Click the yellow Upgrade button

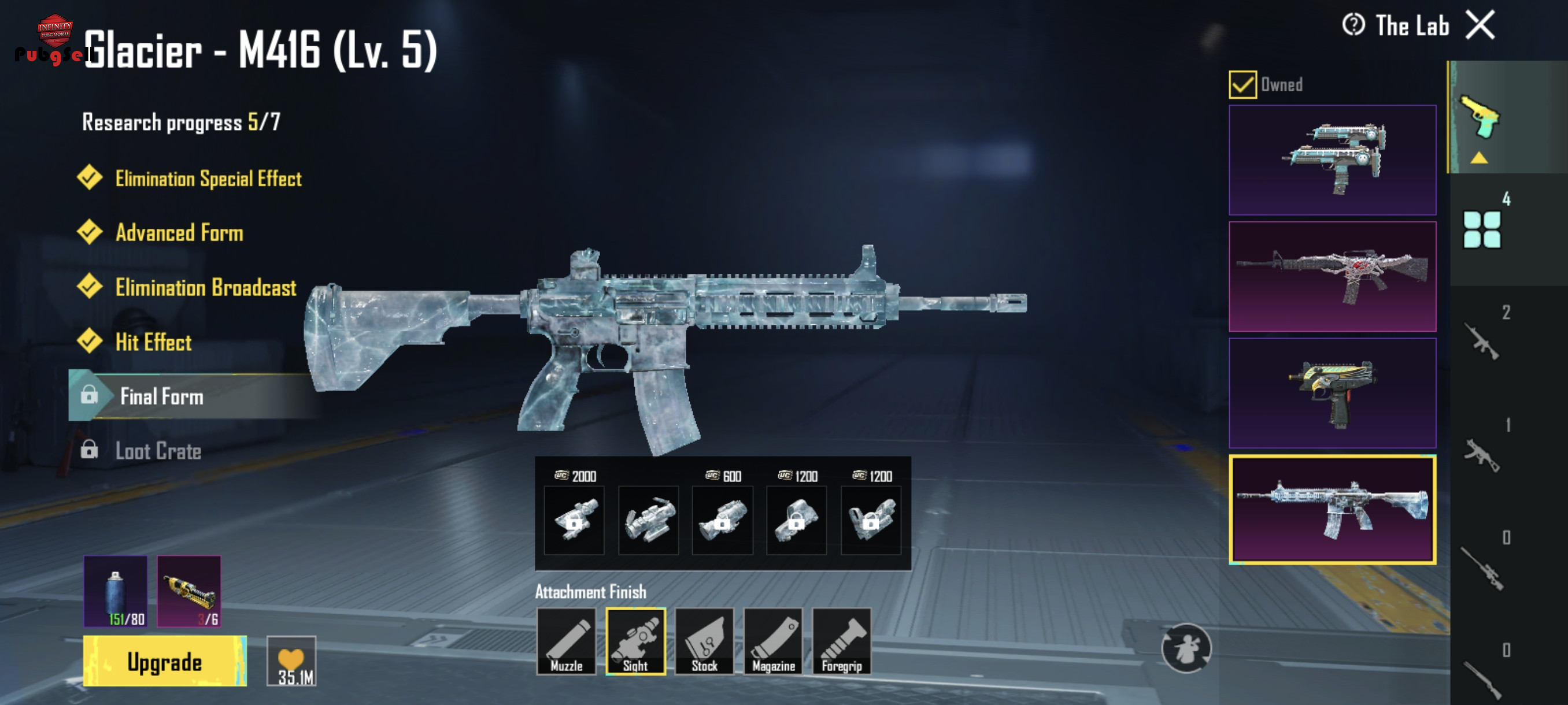[x=164, y=661]
